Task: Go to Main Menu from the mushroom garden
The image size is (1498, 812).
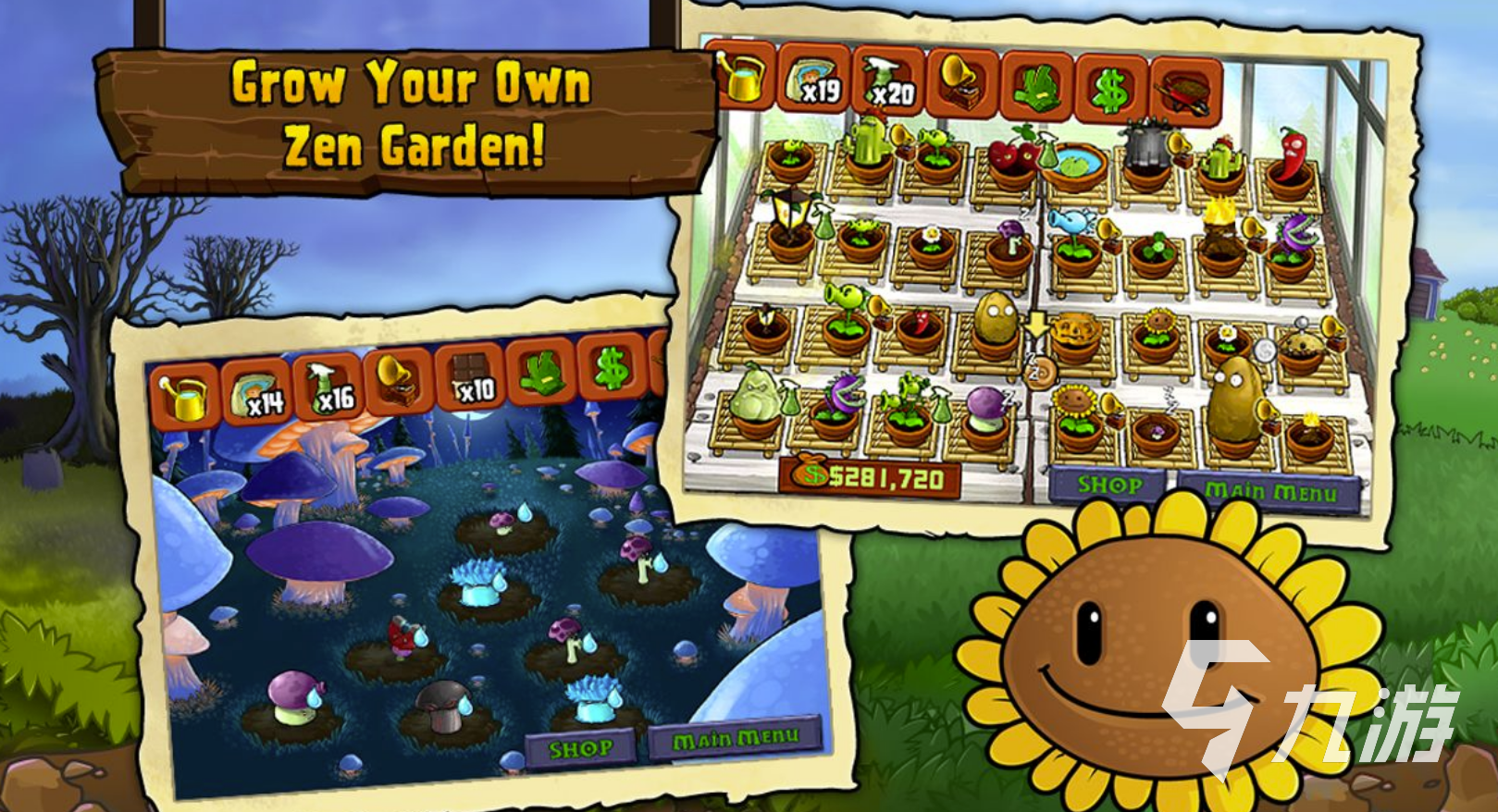Action: pyautogui.click(x=735, y=739)
